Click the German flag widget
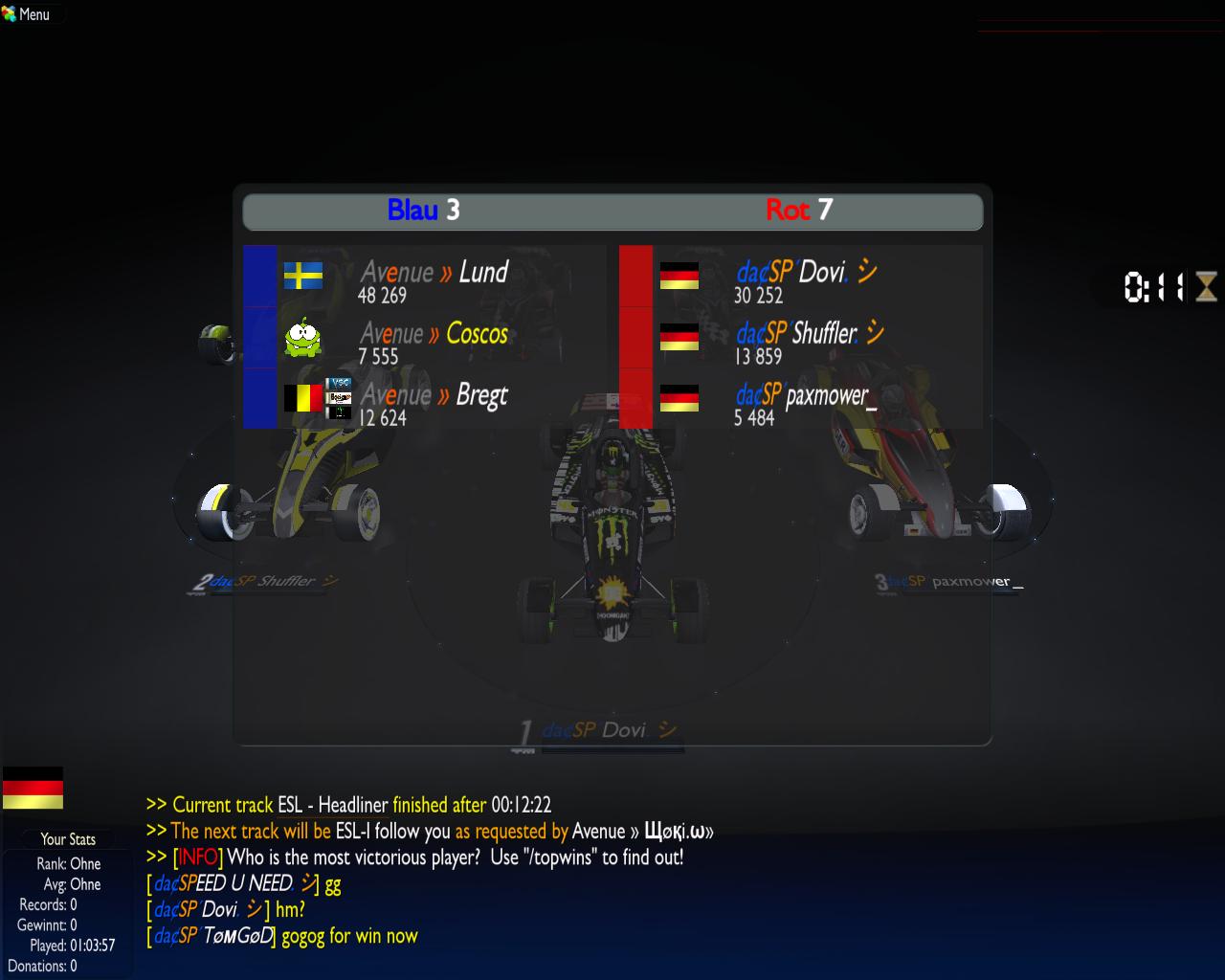The image size is (1225, 980). point(33,787)
